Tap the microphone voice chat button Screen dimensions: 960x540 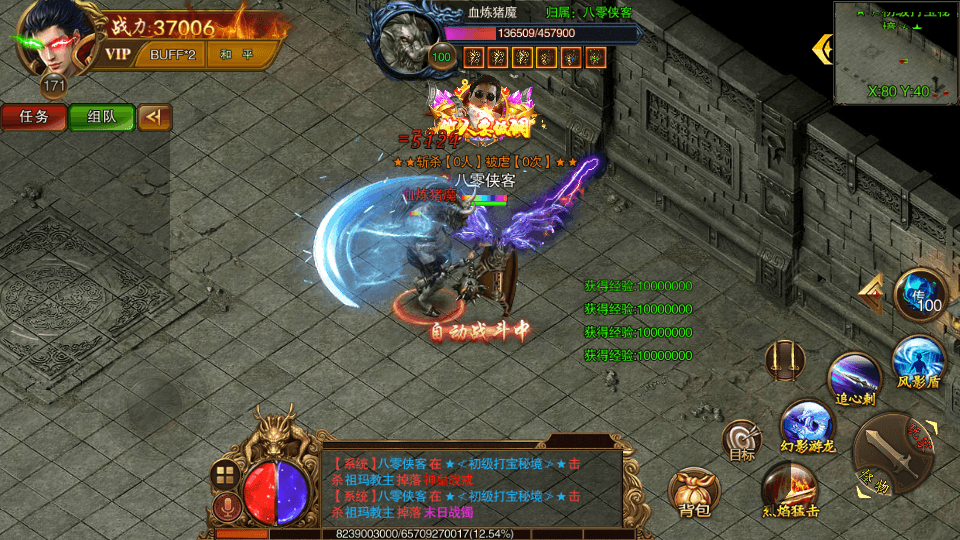click(x=225, y=507)
